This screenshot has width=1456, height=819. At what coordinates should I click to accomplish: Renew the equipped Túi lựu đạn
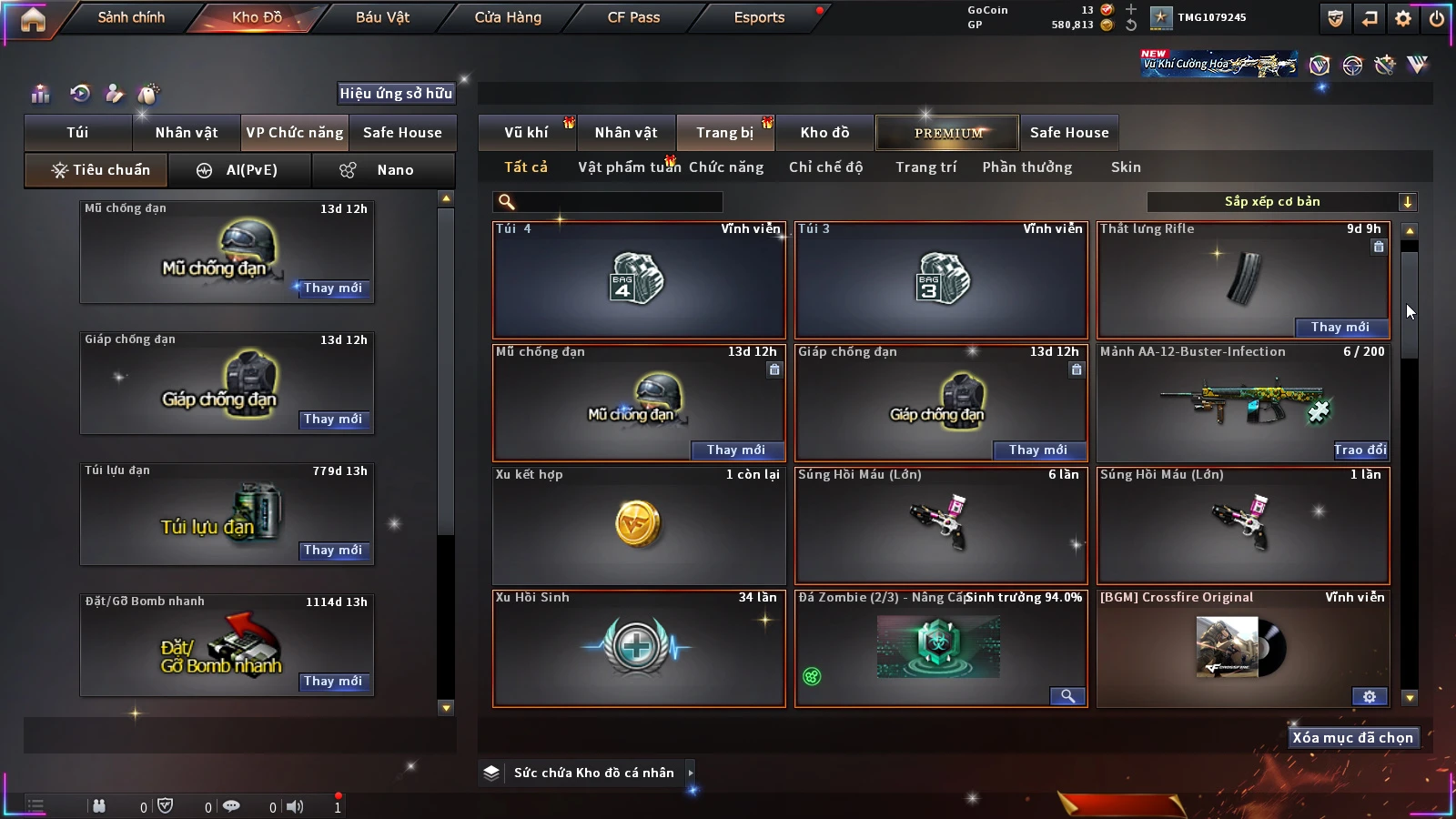333,551
